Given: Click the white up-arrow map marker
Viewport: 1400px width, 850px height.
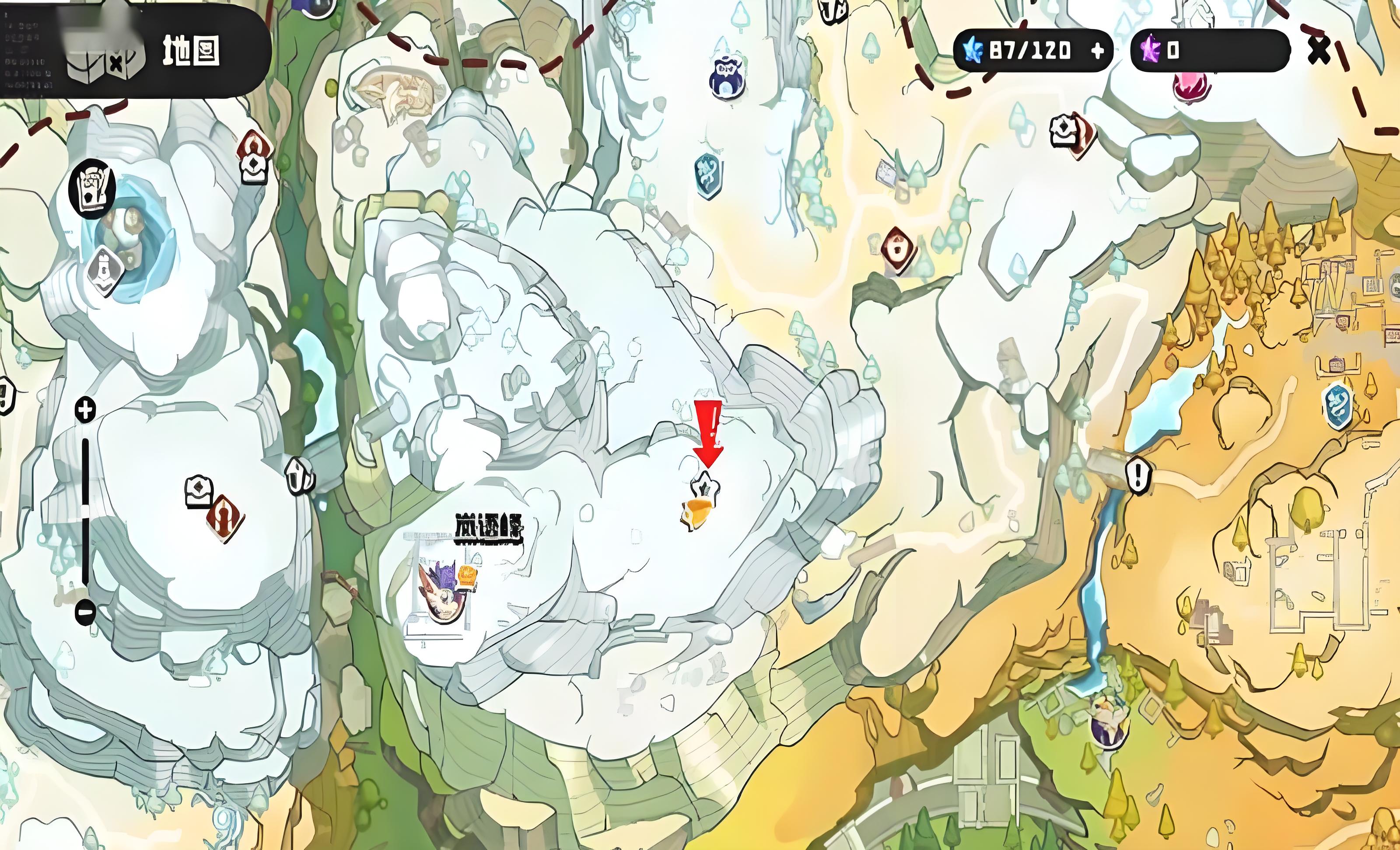Looking at the screenshot, I should [299, 476].
